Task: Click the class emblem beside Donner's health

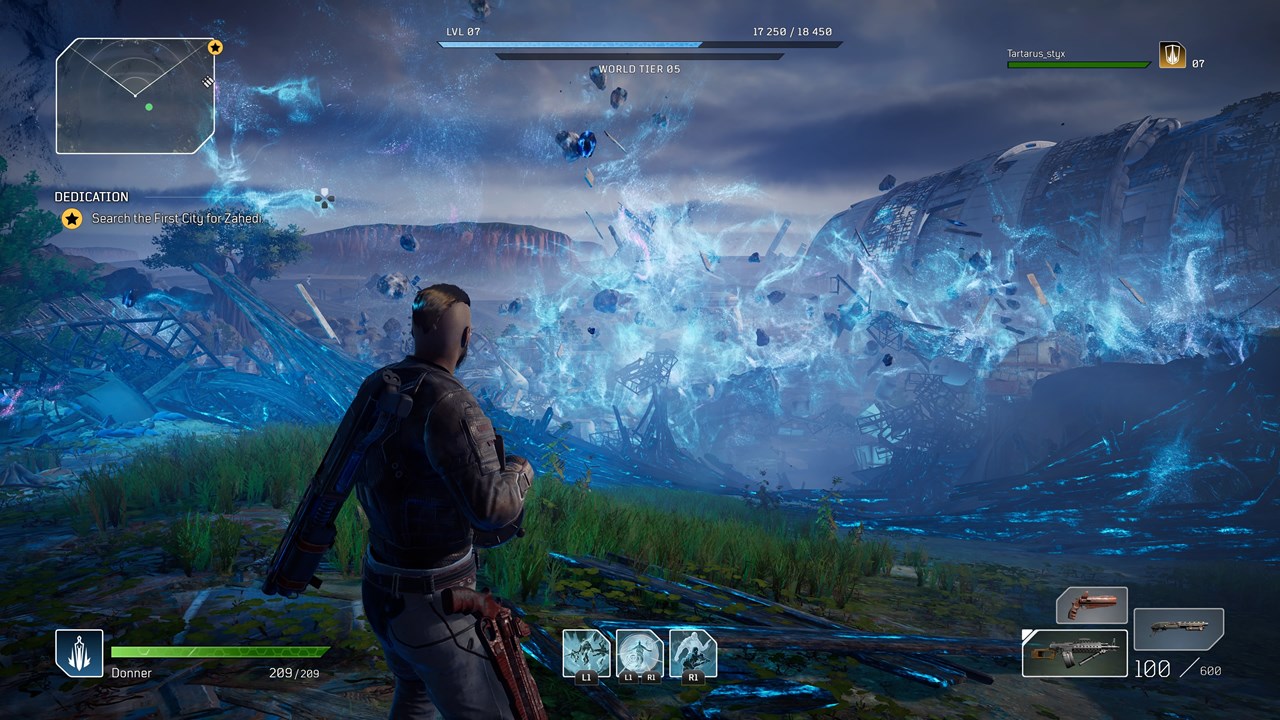Action: tap(79, 653)
